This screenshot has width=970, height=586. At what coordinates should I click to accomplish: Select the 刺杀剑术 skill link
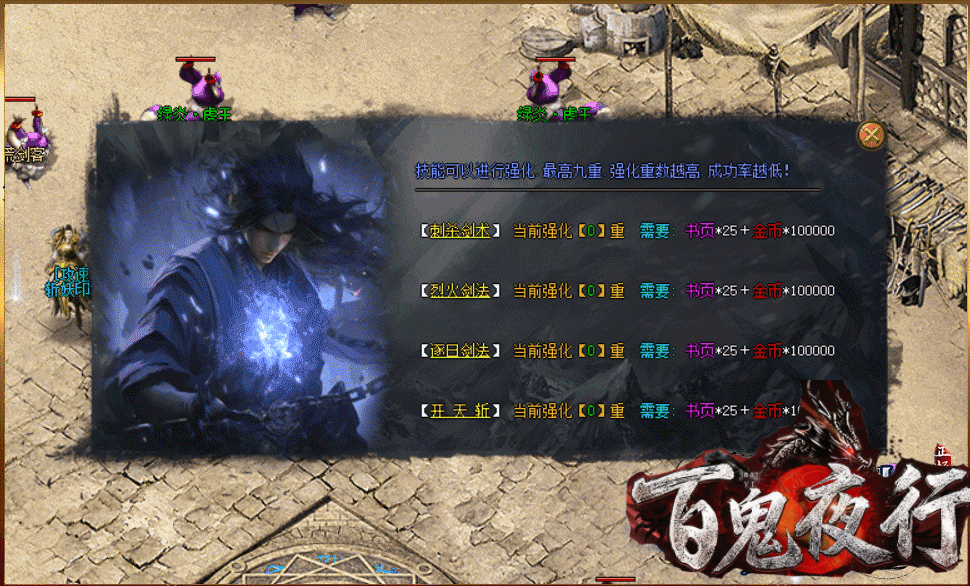coord(460,231)
